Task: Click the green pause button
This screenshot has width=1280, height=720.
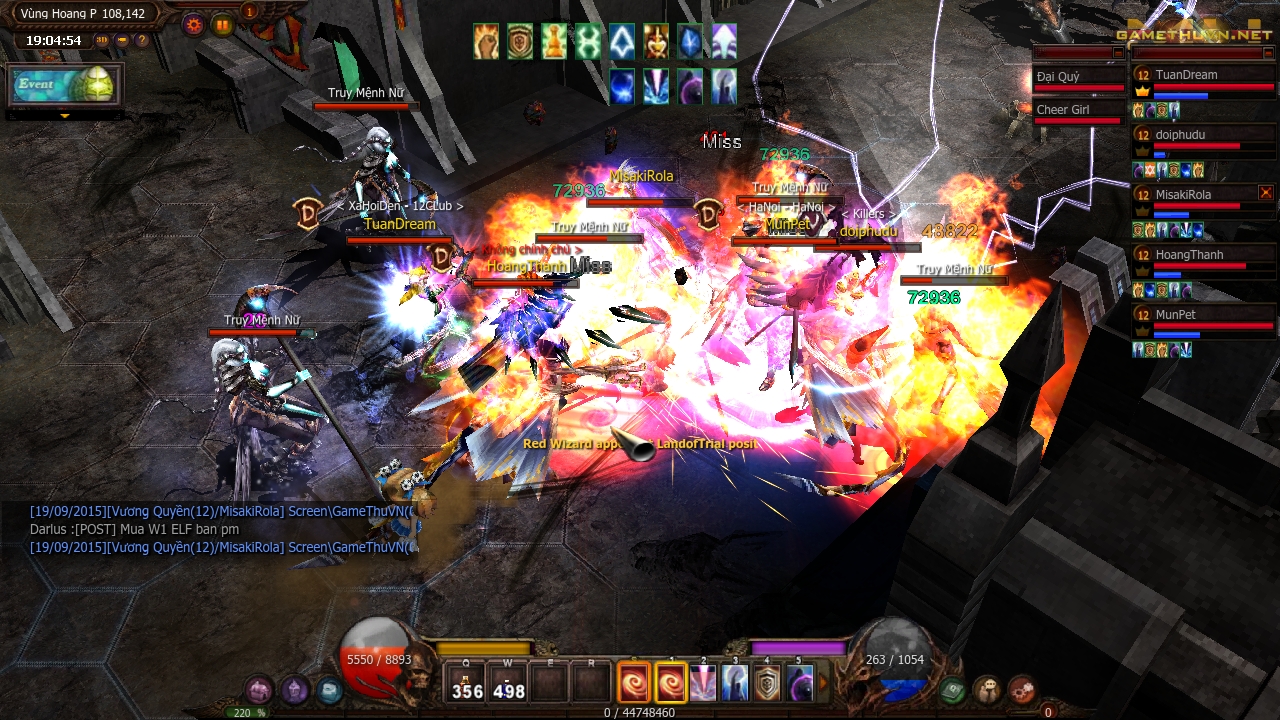Action: tap(222, 25)
